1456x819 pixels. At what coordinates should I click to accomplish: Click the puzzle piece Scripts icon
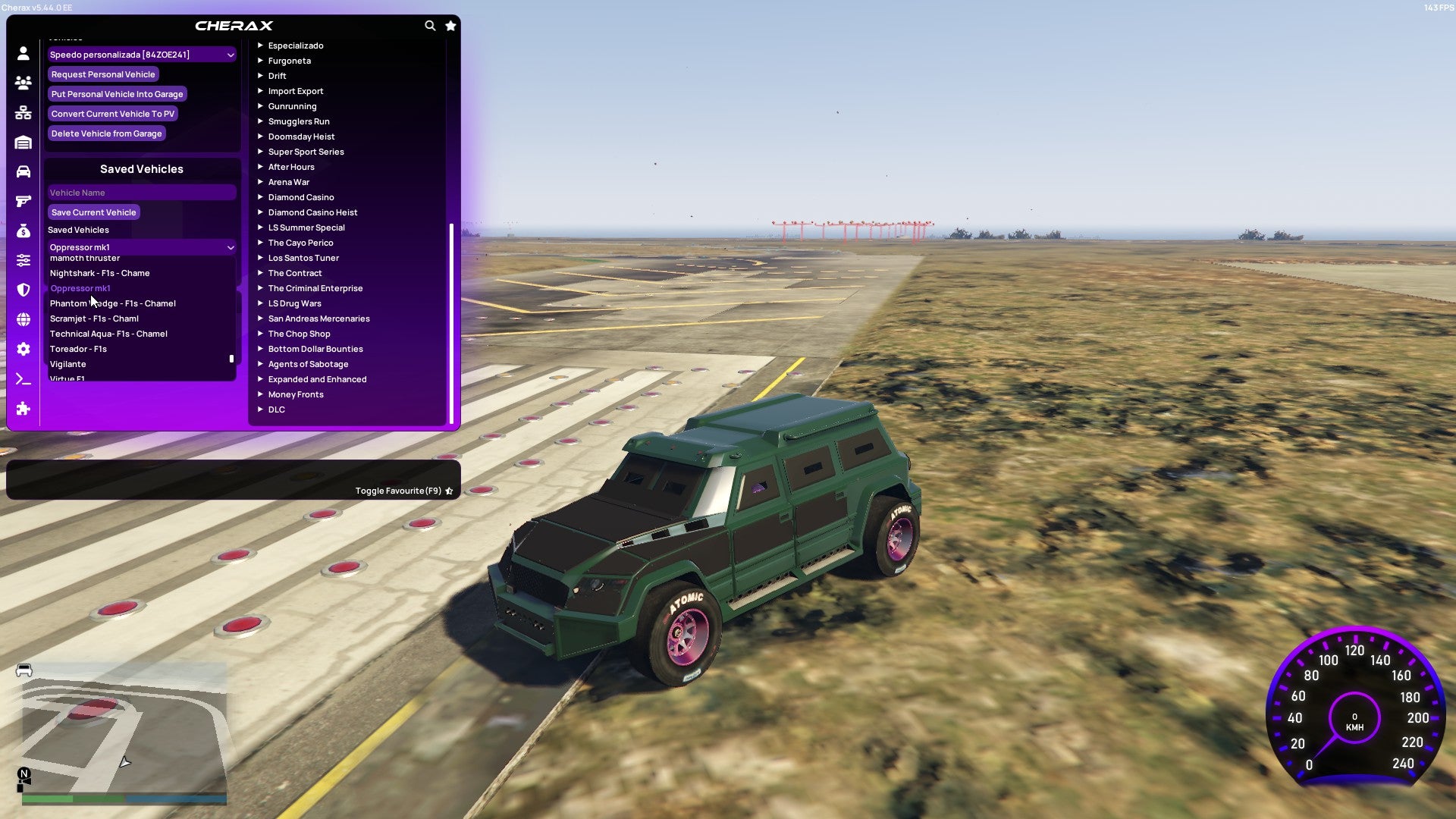tap(23, 409)
